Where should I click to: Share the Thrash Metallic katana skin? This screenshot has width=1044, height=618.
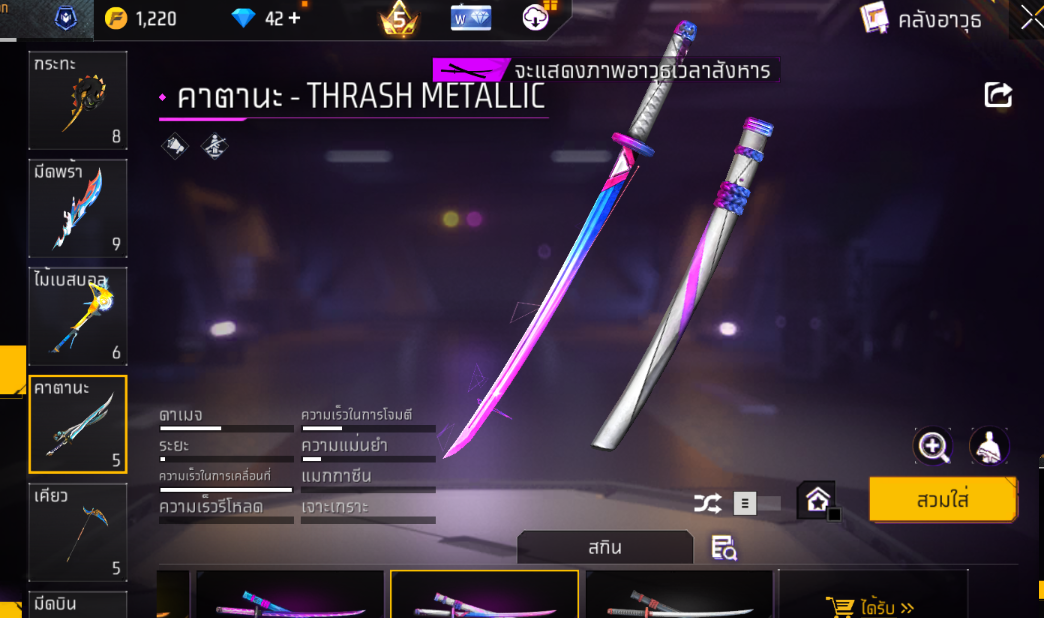[x=998, y=95]
